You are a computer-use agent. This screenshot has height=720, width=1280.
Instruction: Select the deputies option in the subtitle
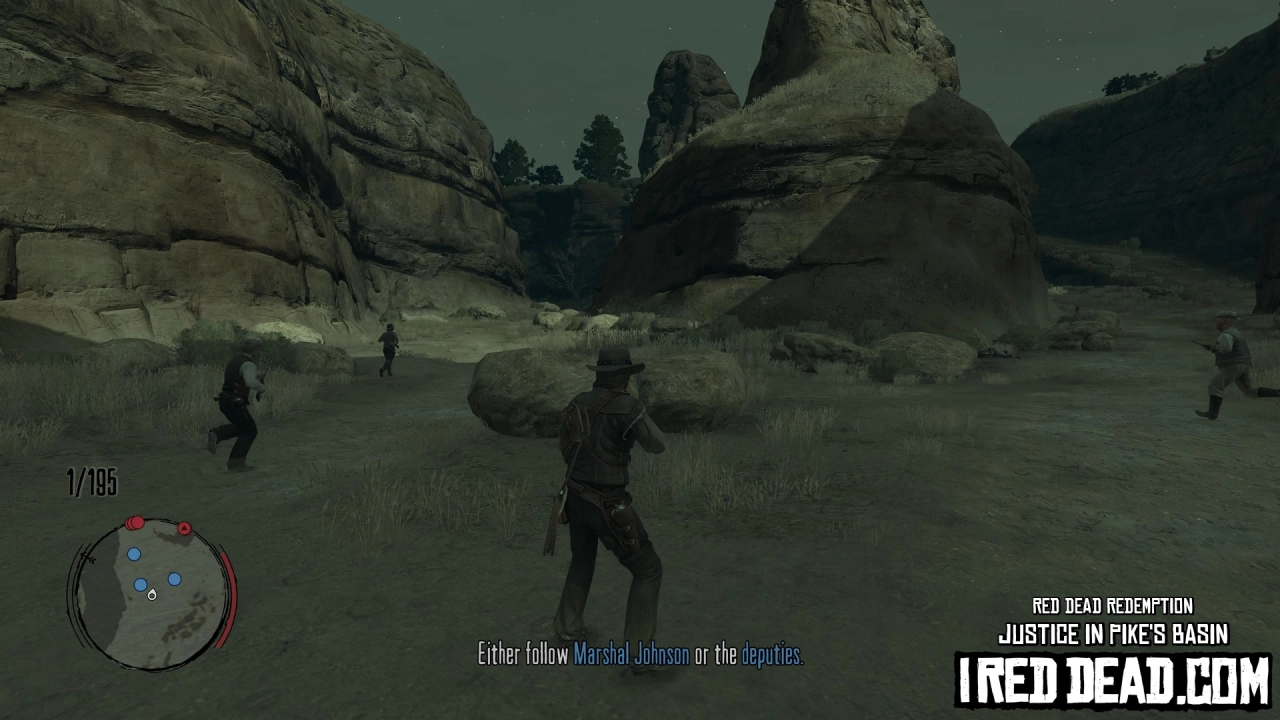[x=770, y=652]
